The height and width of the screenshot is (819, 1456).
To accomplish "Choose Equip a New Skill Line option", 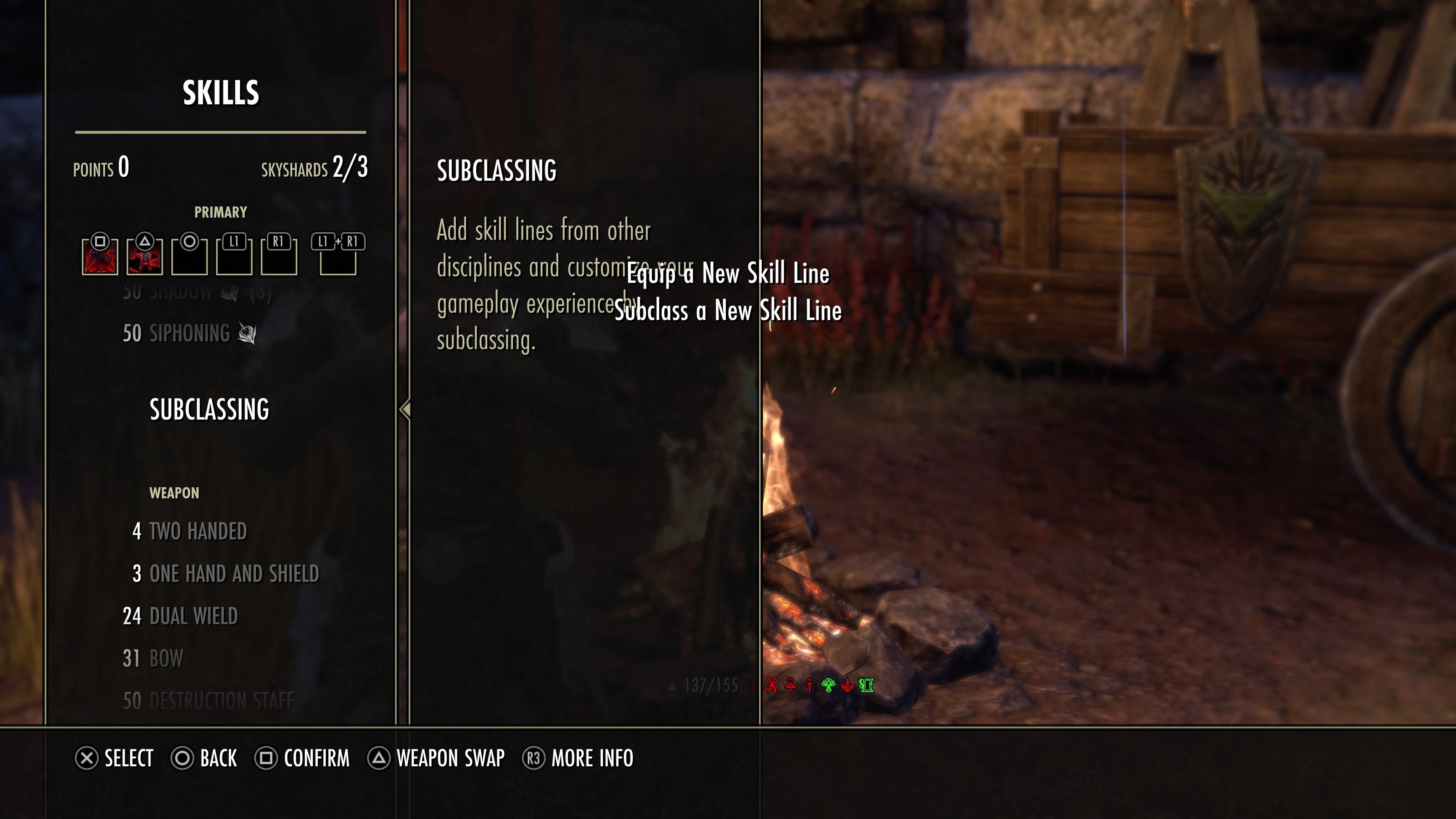I will click(728, 274).
